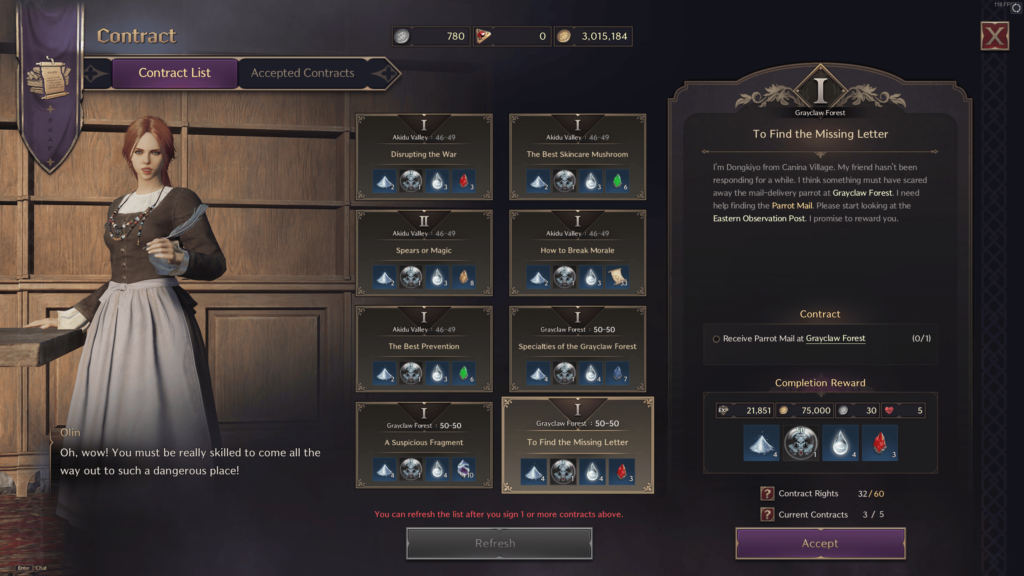The height and width of the screenshot is (576, 1024).
Task: Click the Refresh list button
Action: tap(498, 543)
